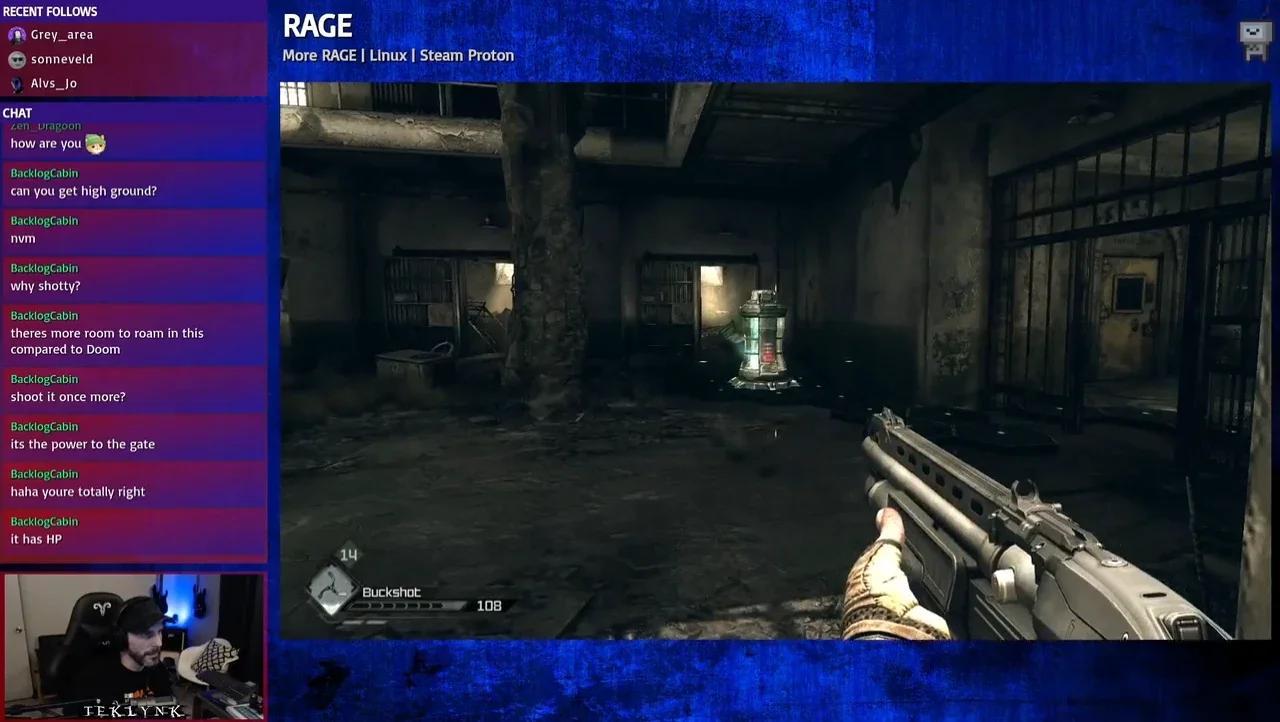Click the 'More RAGE | Linux | Steam Proton' subtitle
This screenshot has width=1280, height=722.
[x=398, y=56]
